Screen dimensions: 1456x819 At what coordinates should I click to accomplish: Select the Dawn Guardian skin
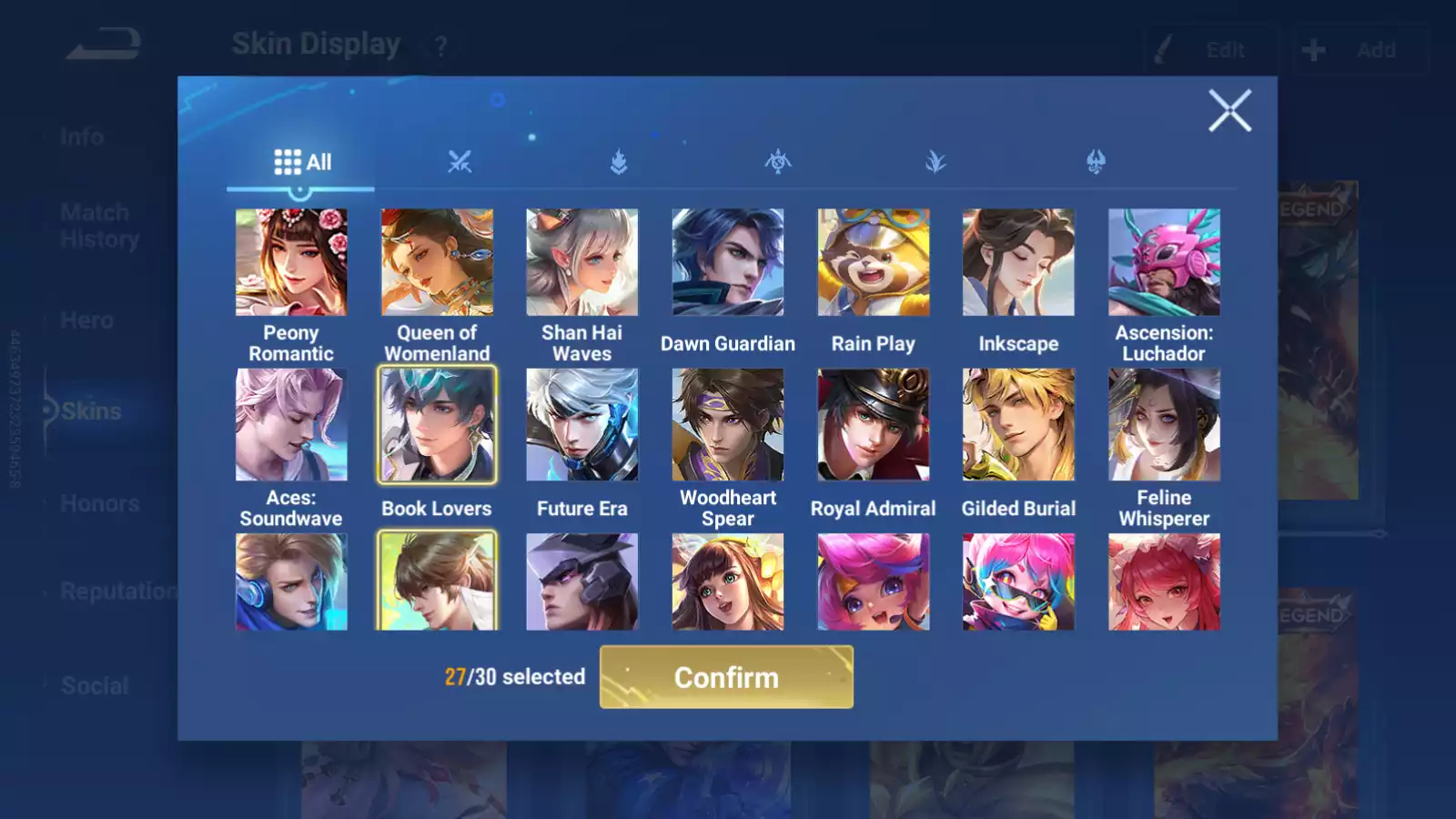pos(728,262)
